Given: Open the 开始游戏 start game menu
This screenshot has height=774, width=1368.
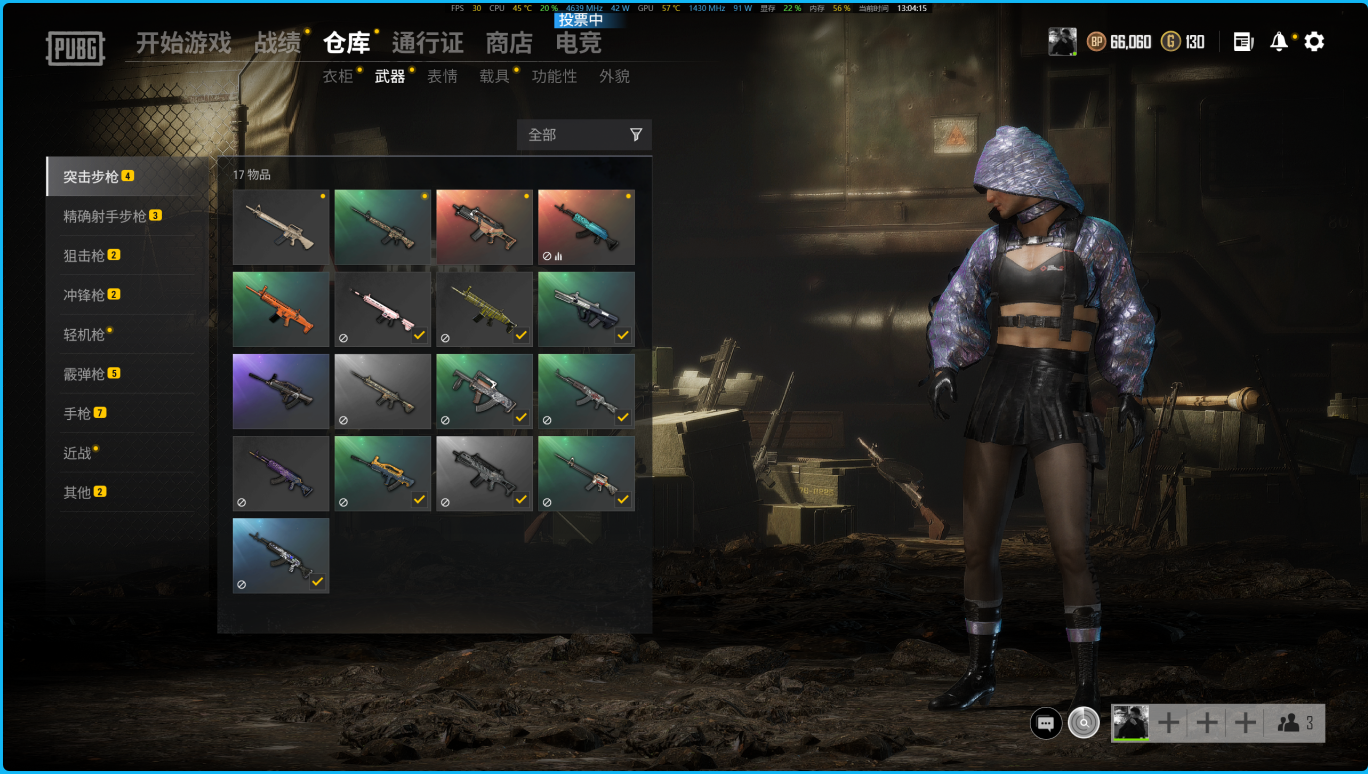Looking at the screenshot, I should tap(183, 43).
